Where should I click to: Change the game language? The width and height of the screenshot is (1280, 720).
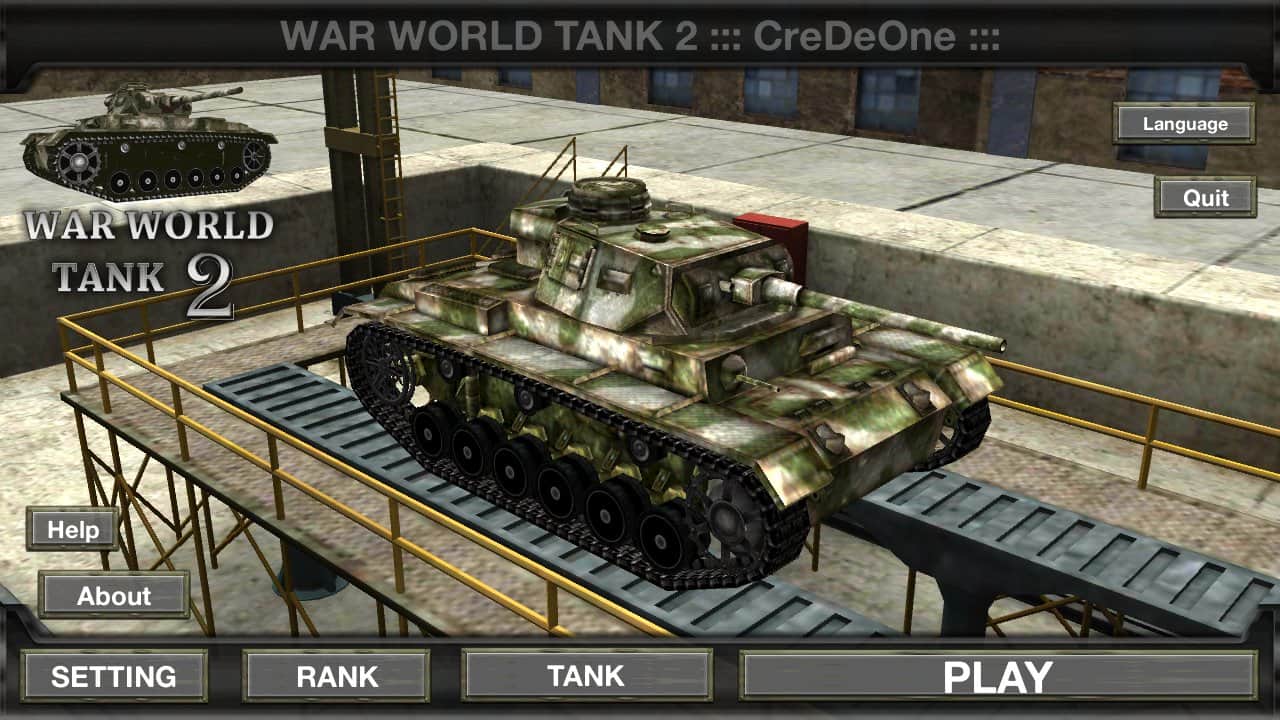coord(1184,124)
